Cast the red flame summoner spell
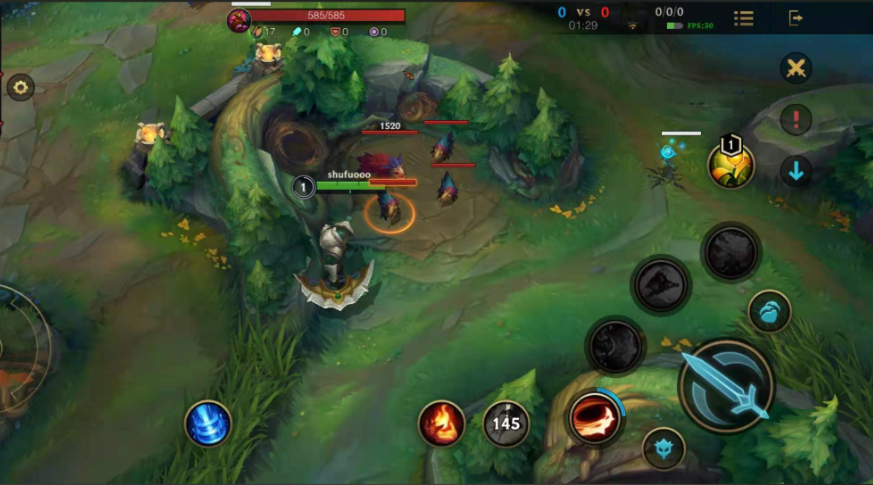 coord(441,423)
